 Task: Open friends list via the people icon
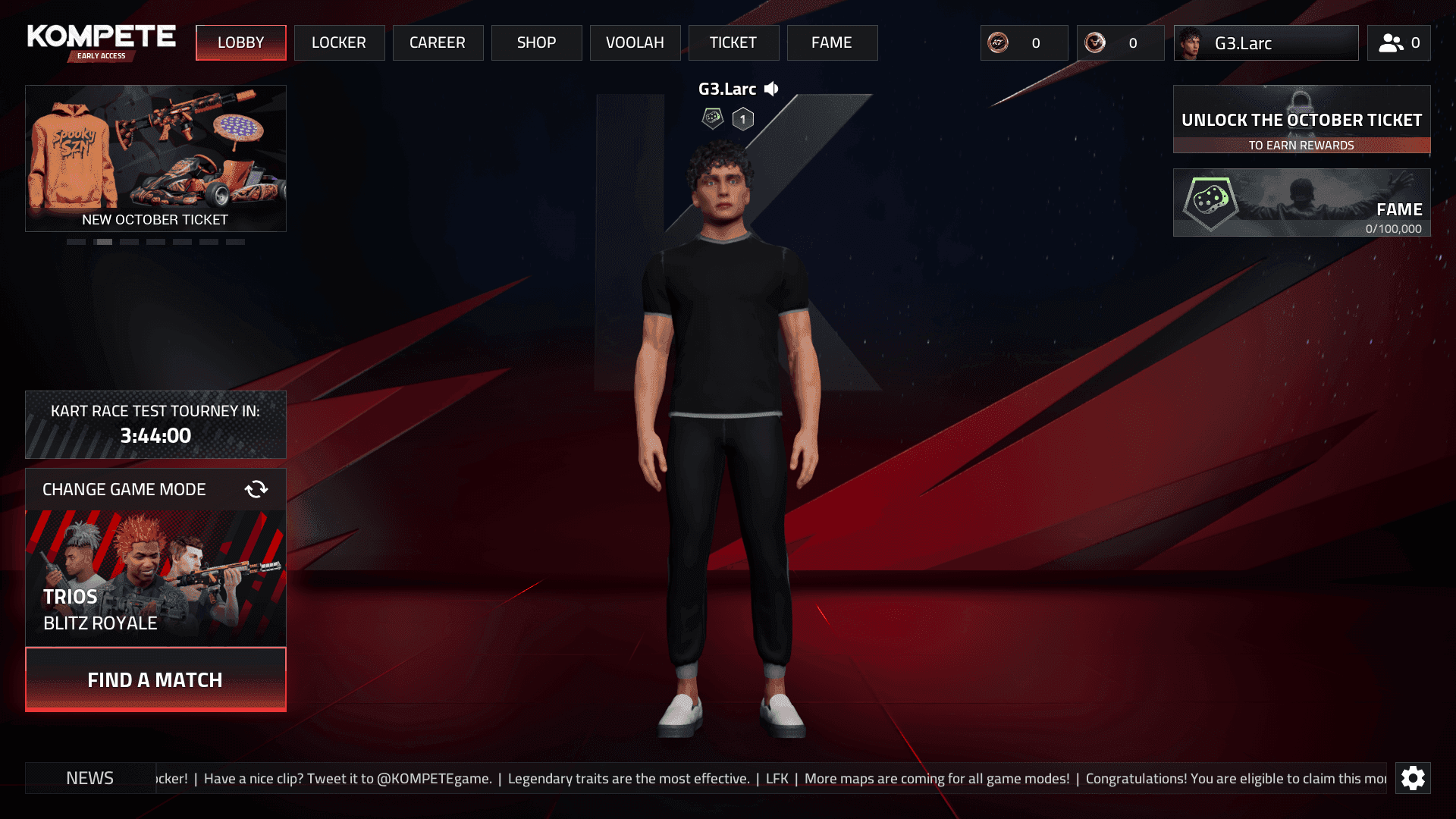tap(1390, 42)
